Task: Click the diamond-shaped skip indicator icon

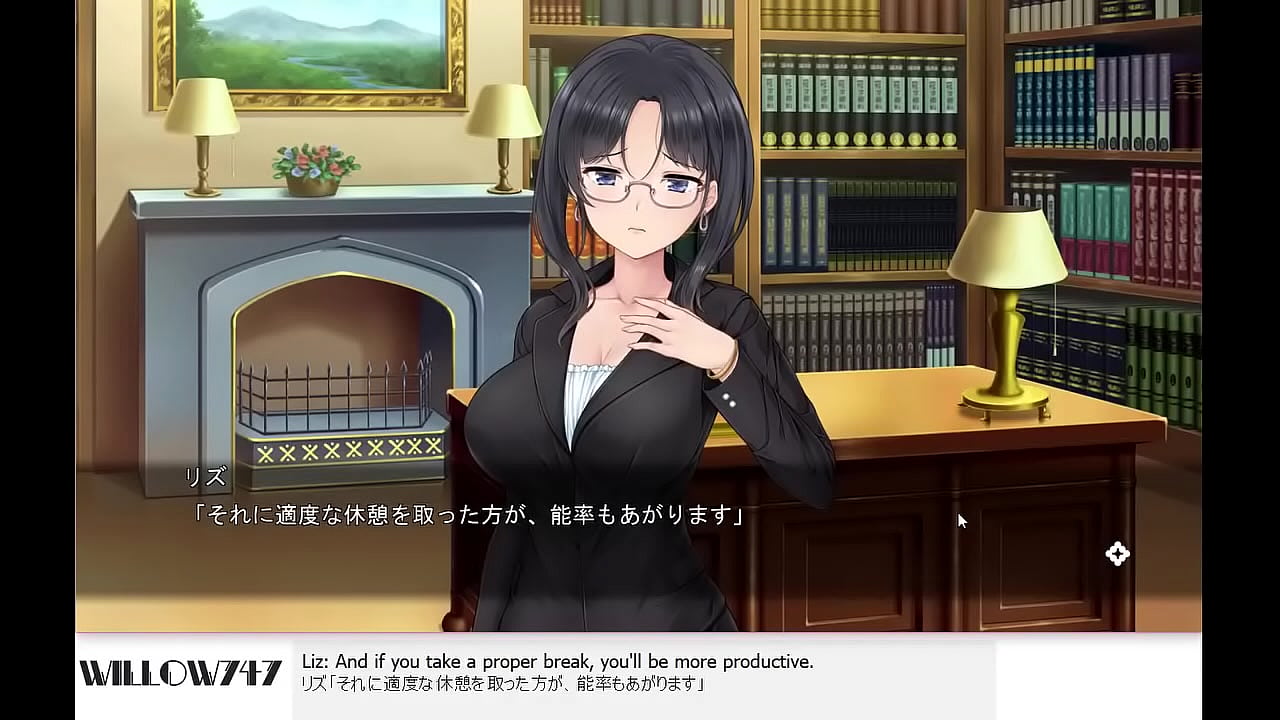Action: pyautogui.click(x=1117, y=553)
